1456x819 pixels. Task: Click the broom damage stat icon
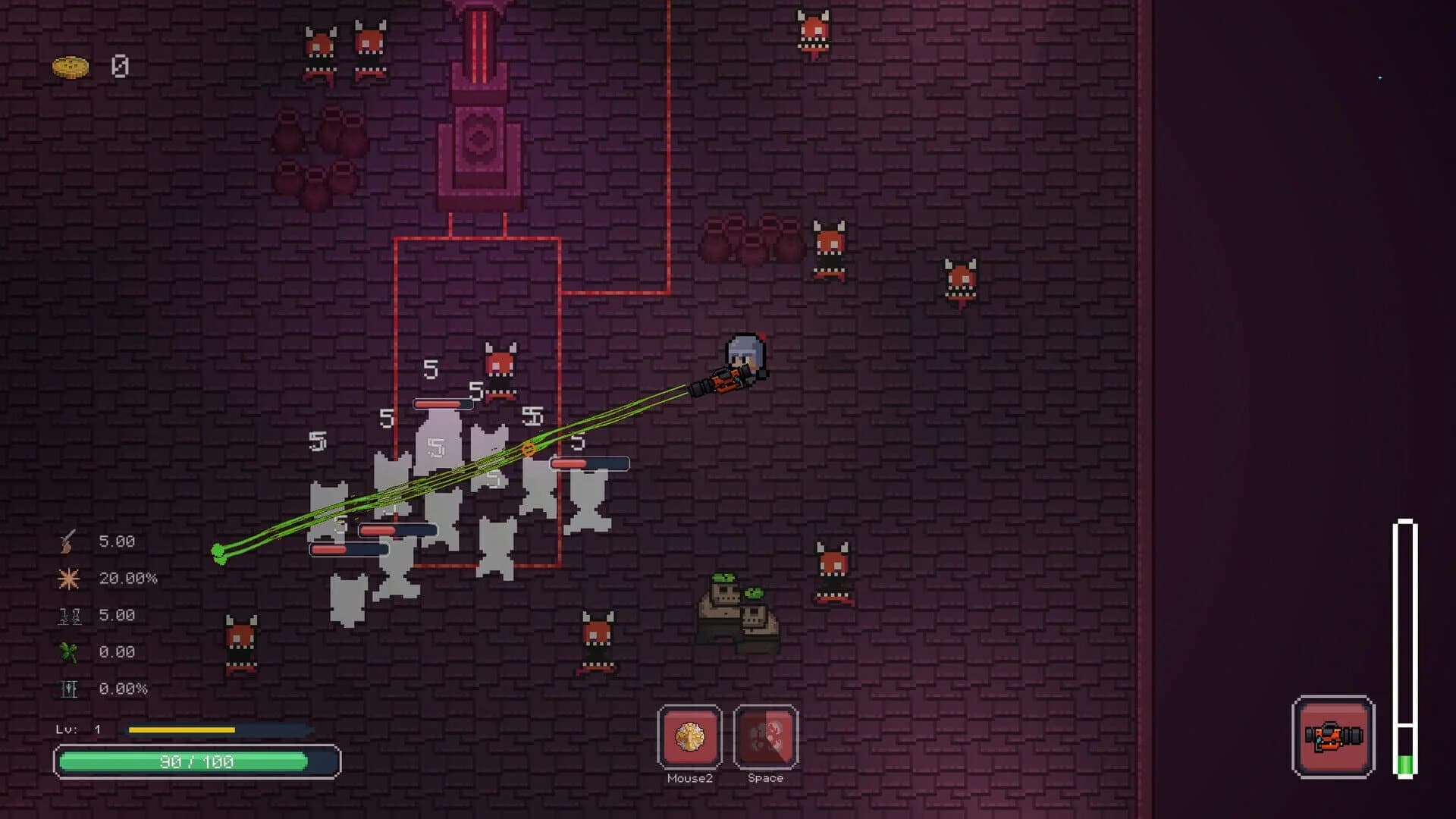point(68,541)
